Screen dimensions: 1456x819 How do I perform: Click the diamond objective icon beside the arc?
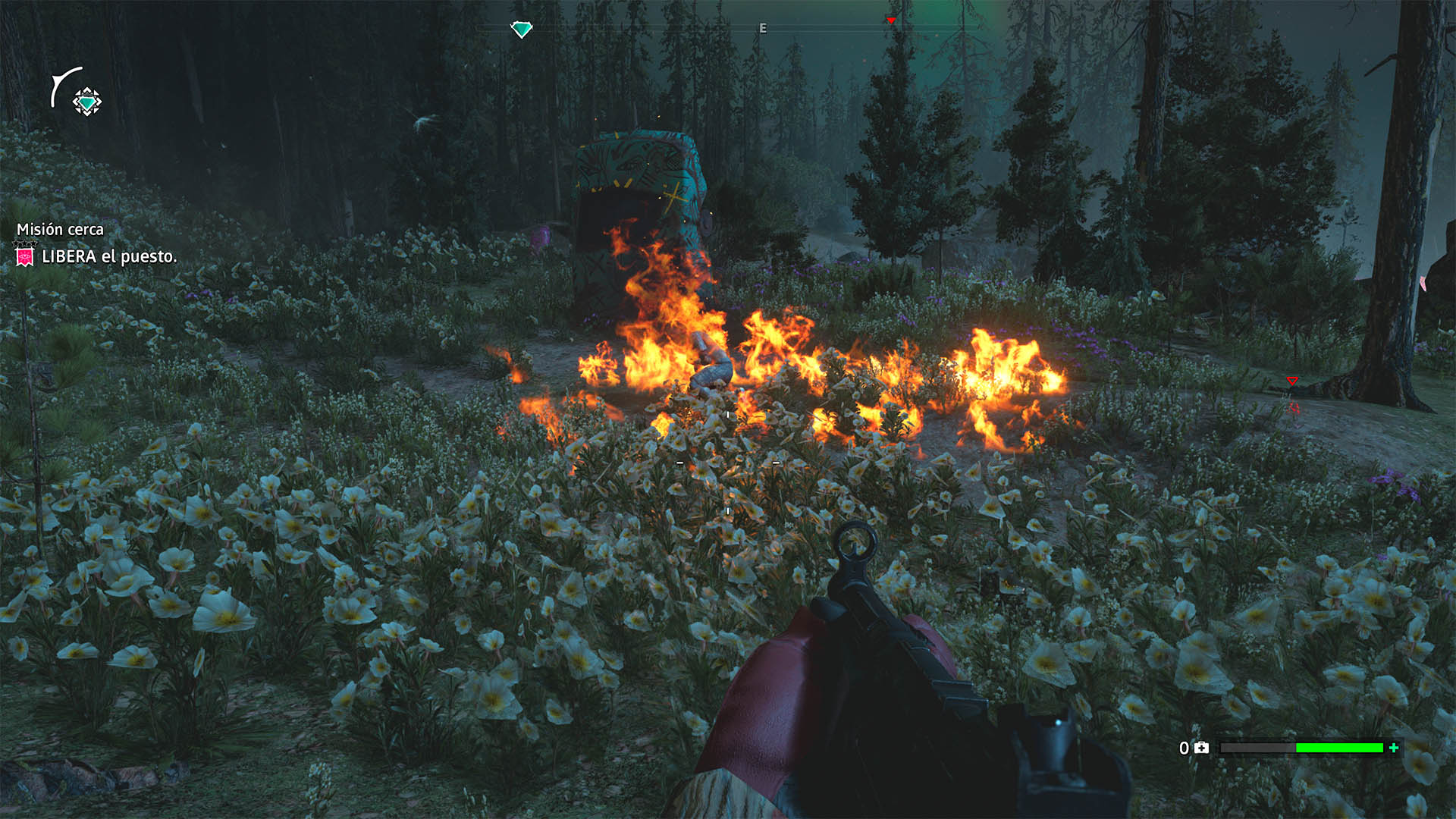coord(87,102)
